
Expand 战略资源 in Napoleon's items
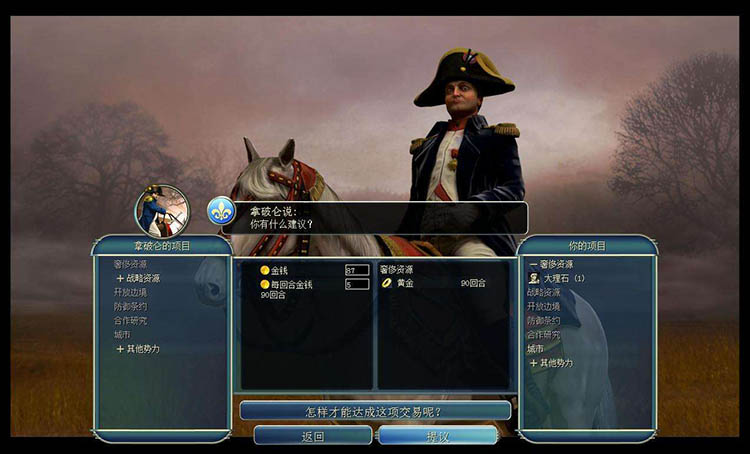pyautogui.click(x=138, y=278)
